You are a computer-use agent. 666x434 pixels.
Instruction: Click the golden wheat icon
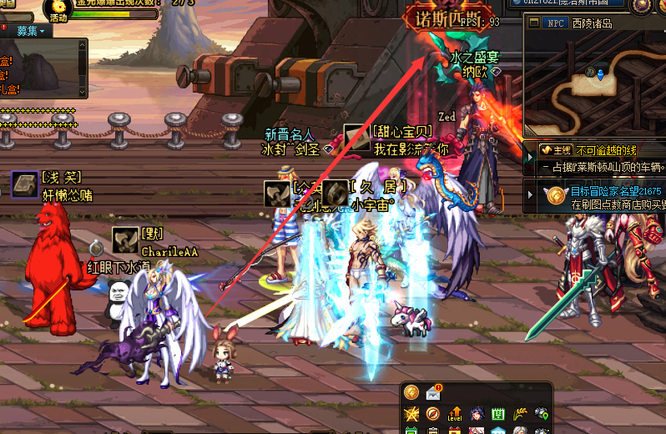click(519, 414)
